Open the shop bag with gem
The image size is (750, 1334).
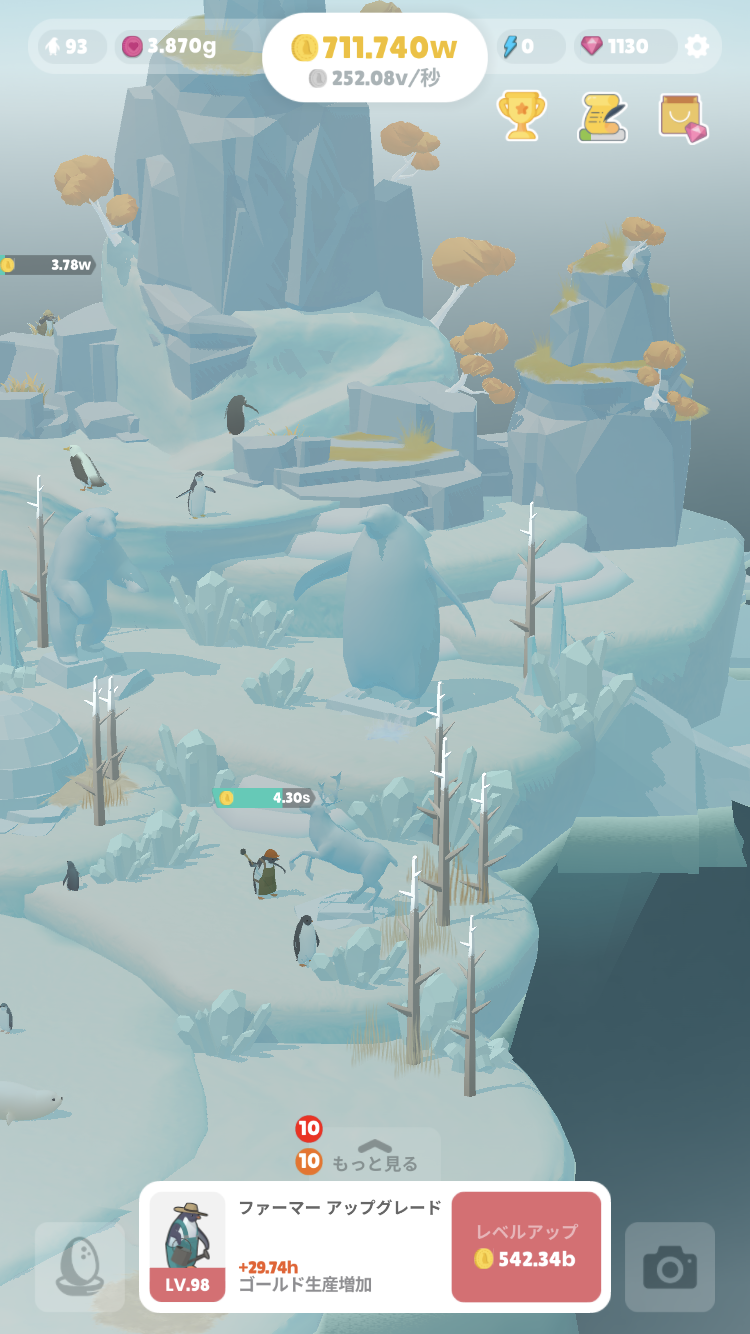coord(684,117)
